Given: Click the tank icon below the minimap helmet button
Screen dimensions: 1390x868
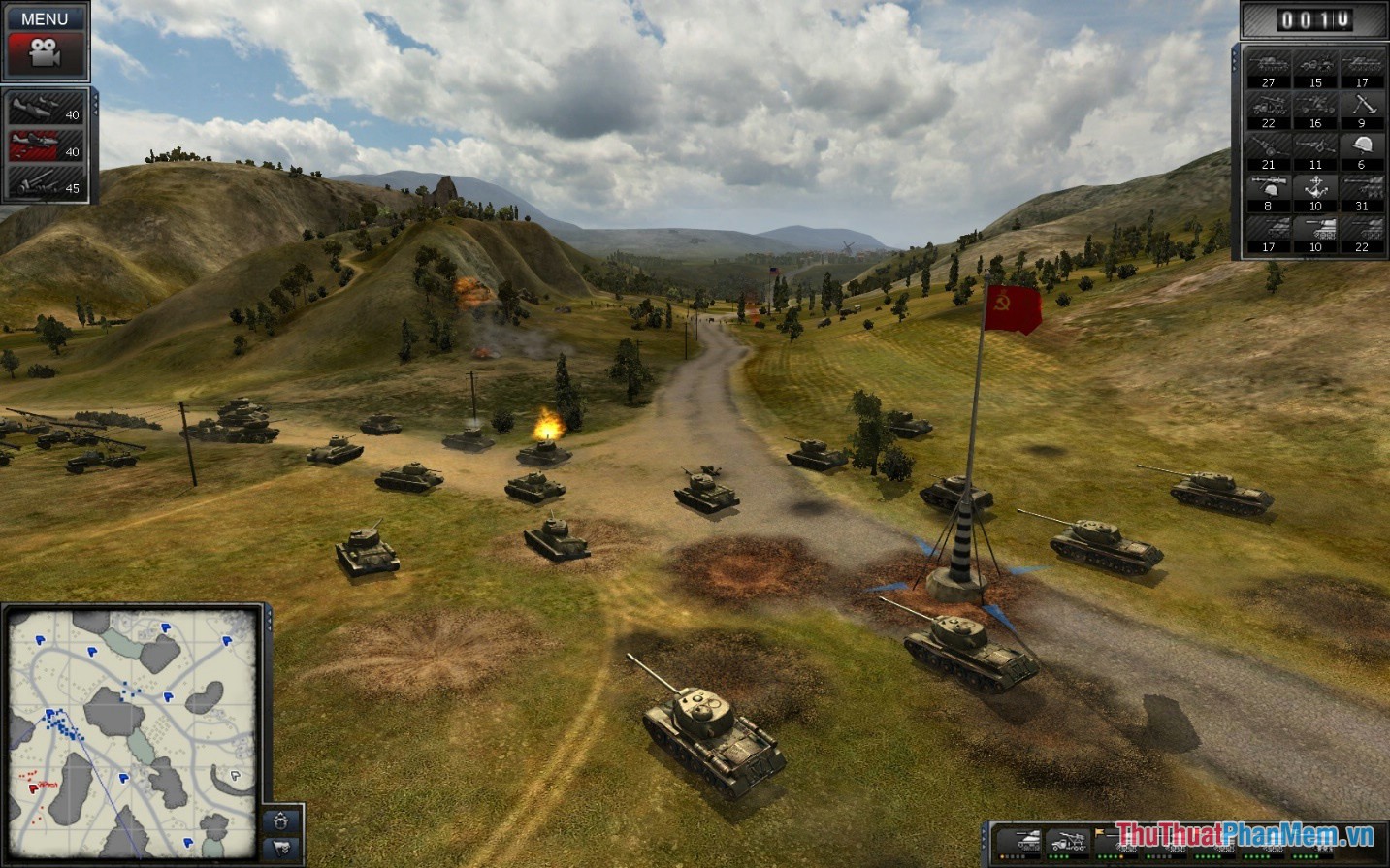Looking at the screenshot, I should [x=280, y=847].
